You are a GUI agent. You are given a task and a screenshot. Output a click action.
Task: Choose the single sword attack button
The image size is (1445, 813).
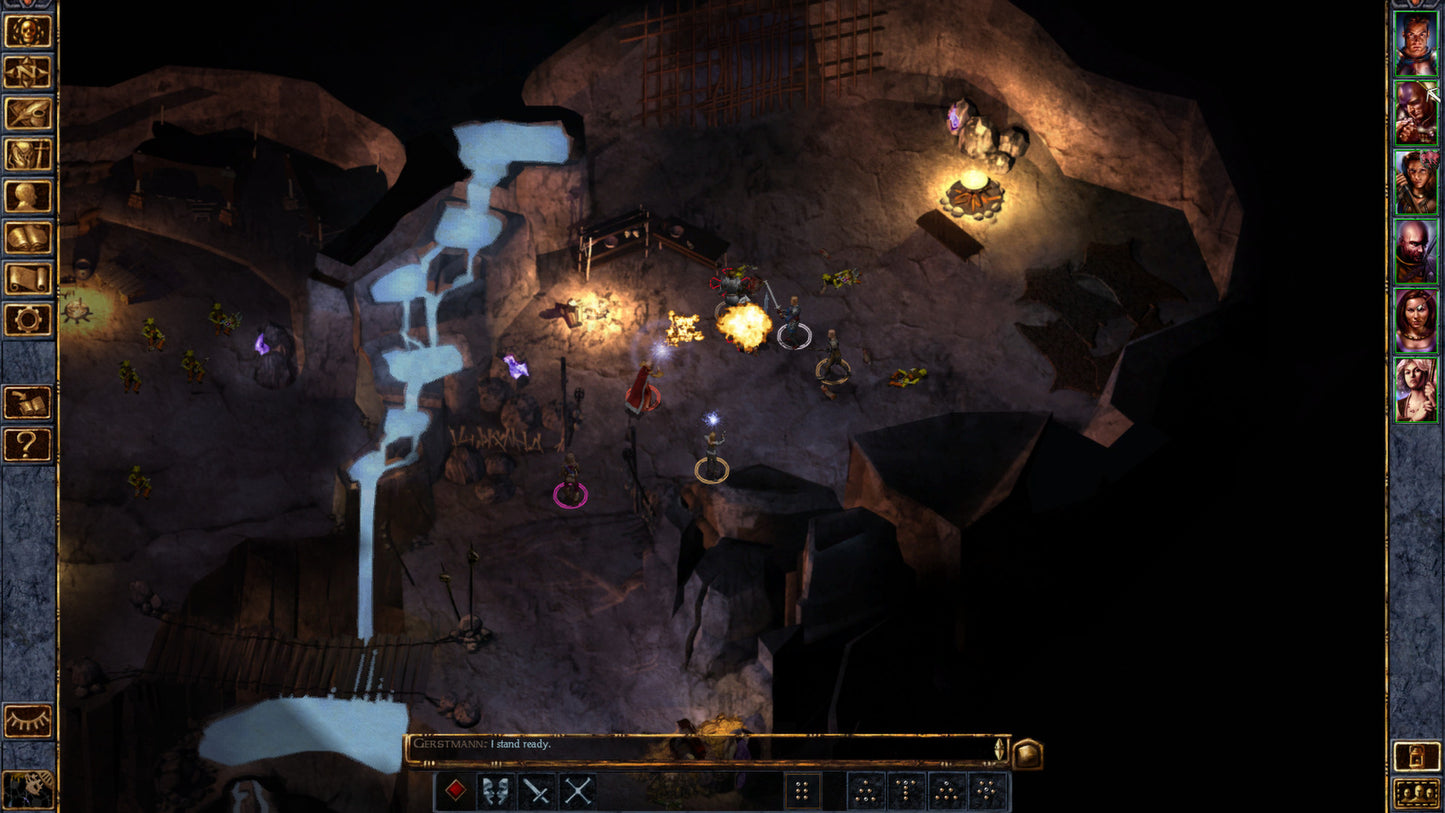tap(538, 791)
